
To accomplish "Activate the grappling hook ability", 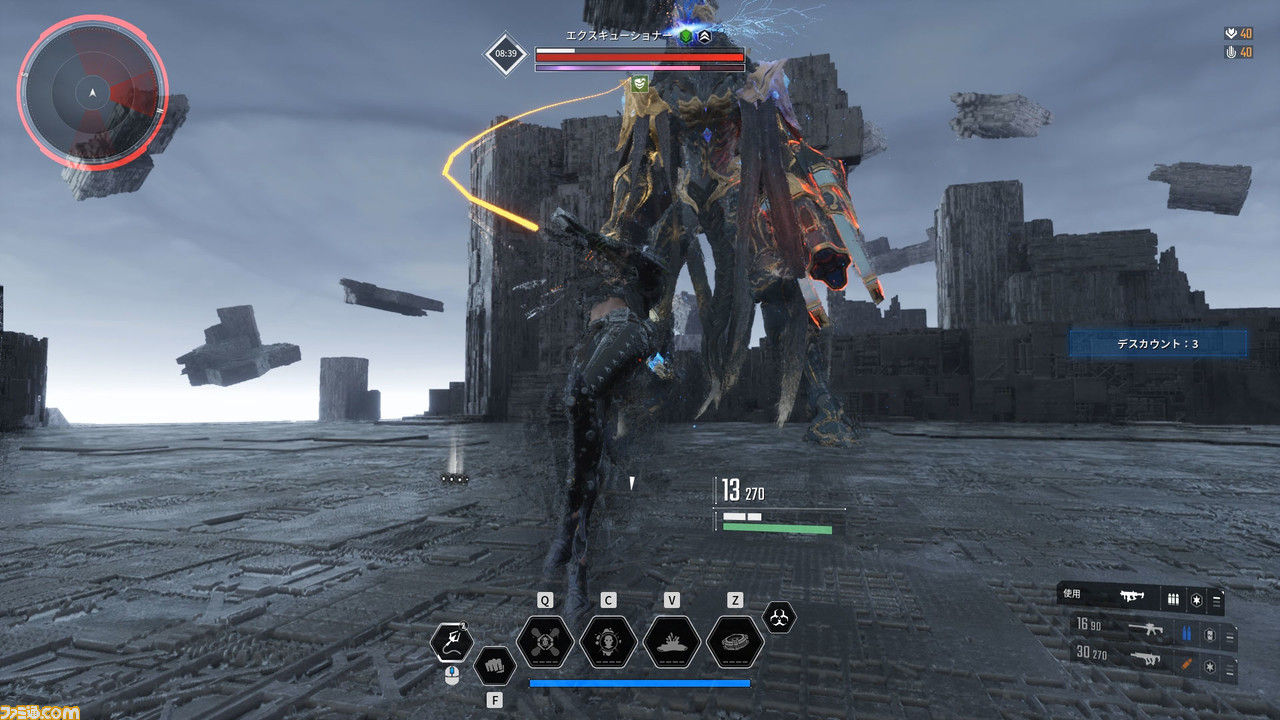I will [x=451, y=642].
